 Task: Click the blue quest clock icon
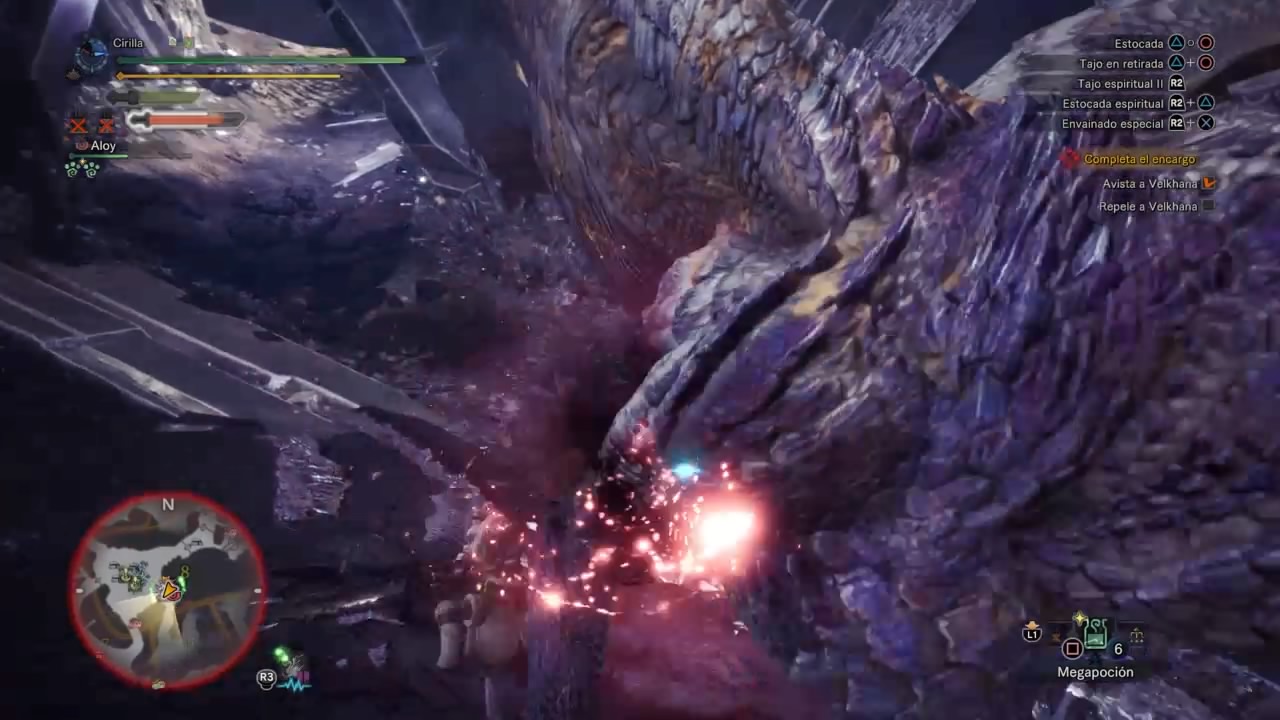92,54
